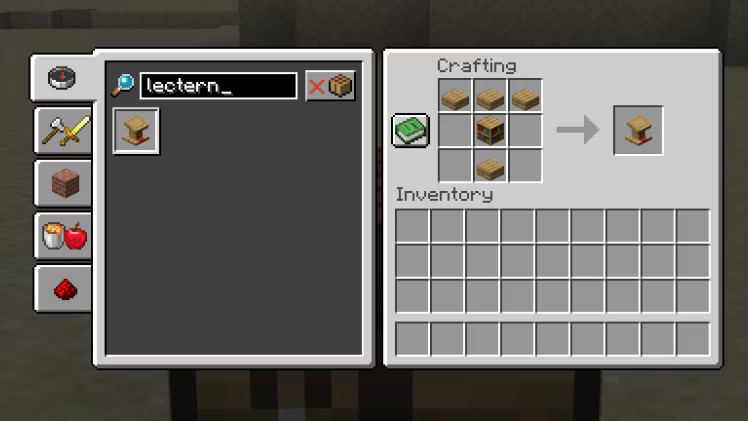748x421 pixels.
Task: Select the oak slab below the bookshelf
Action: click(490, 165)
